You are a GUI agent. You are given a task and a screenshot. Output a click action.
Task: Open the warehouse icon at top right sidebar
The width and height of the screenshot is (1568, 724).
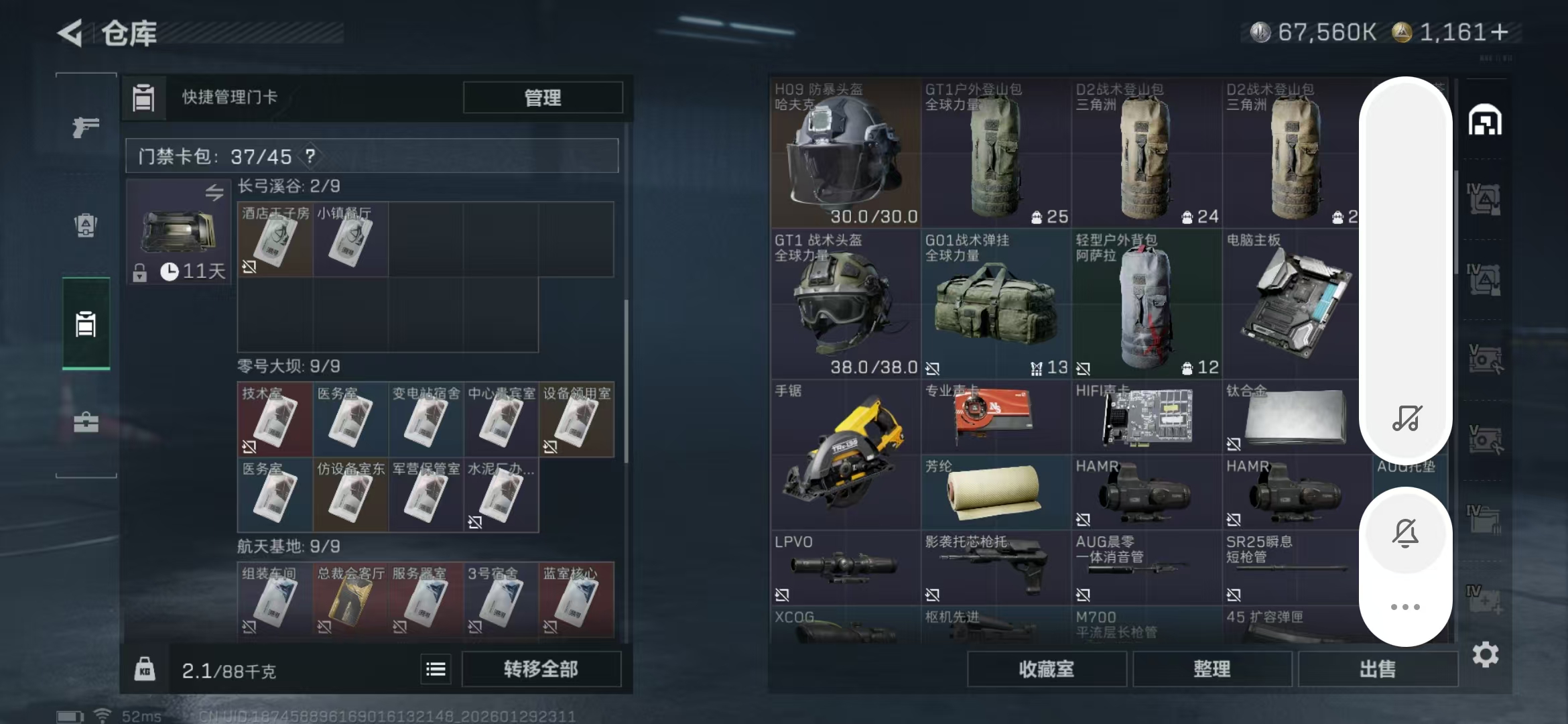tap(1486, 121)
